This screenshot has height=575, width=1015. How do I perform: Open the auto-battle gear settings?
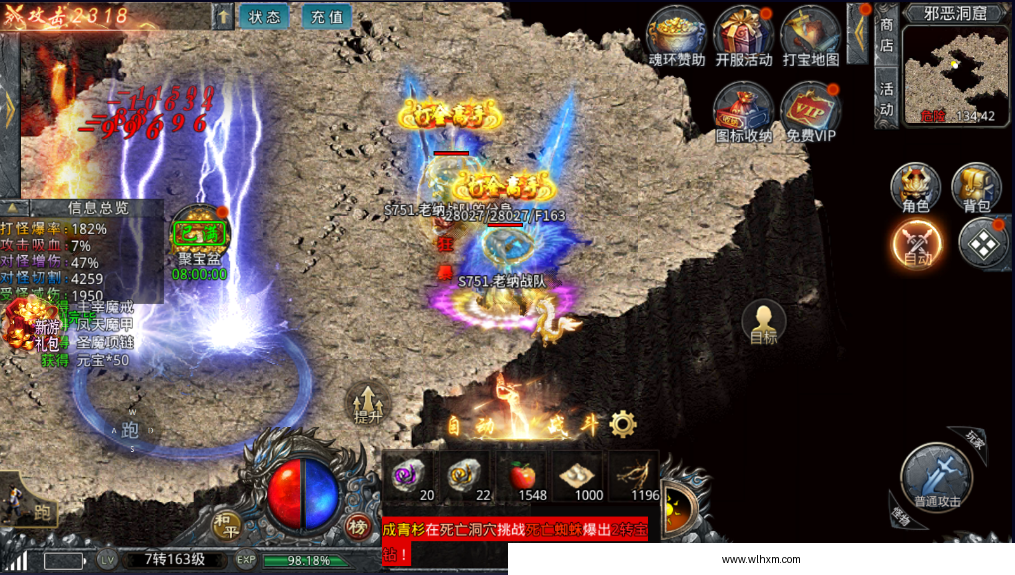[623, 424]
